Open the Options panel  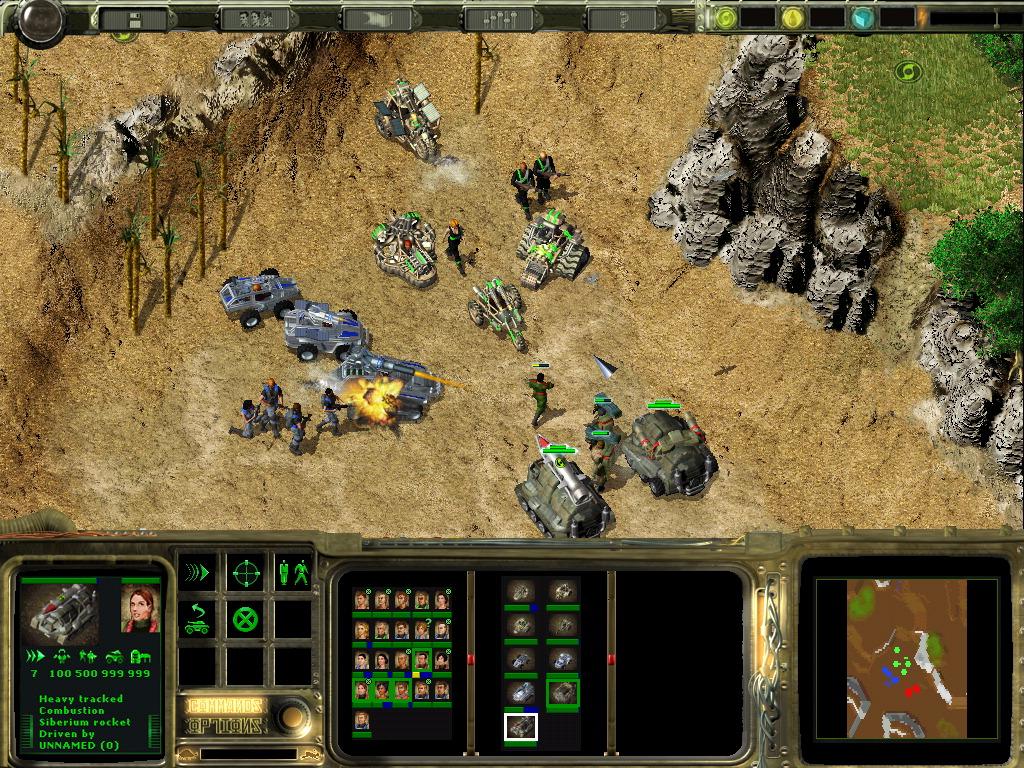(x=227, y=725)
